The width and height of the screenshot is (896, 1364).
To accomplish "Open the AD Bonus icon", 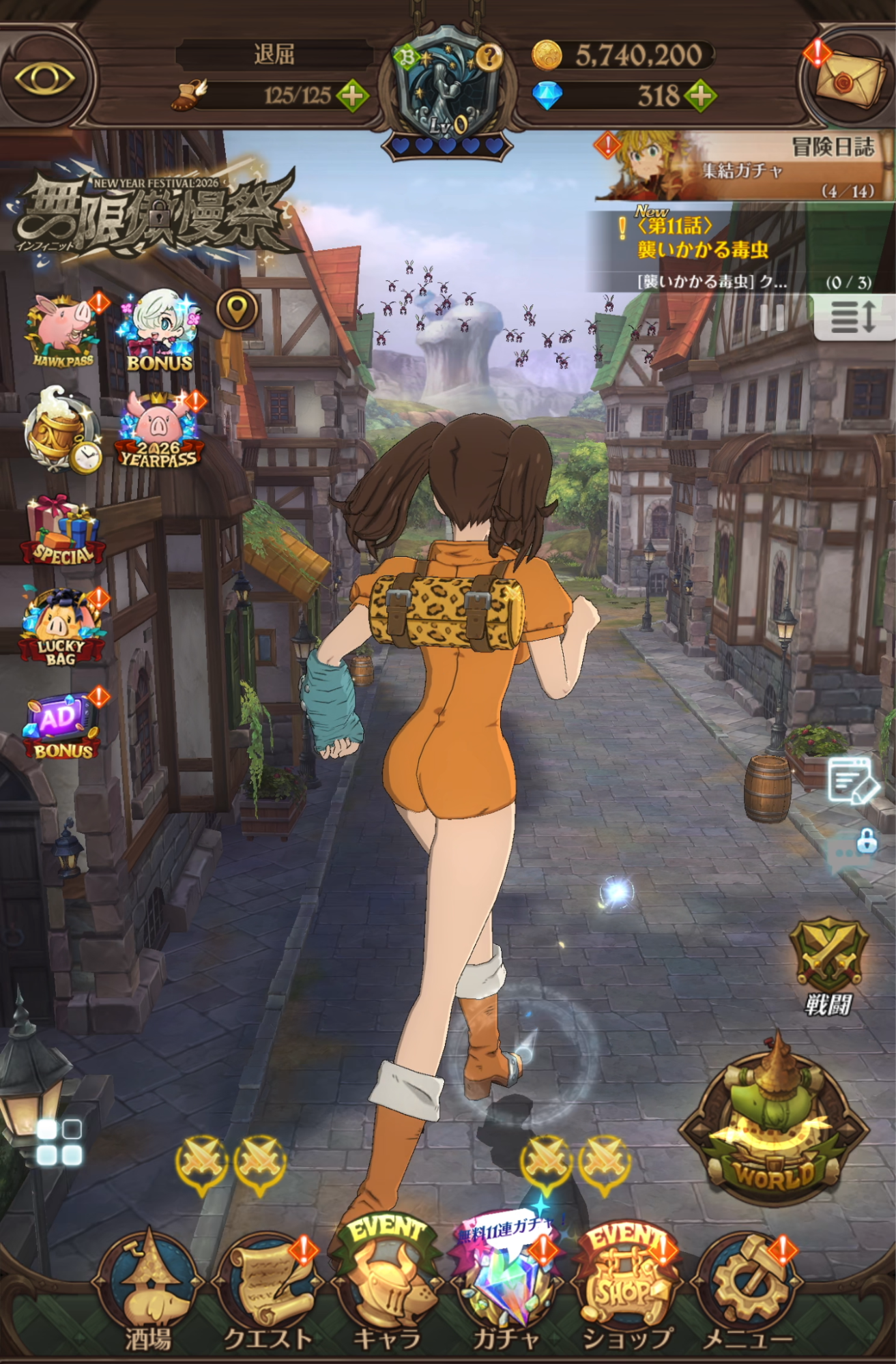I will click(61, 726).
